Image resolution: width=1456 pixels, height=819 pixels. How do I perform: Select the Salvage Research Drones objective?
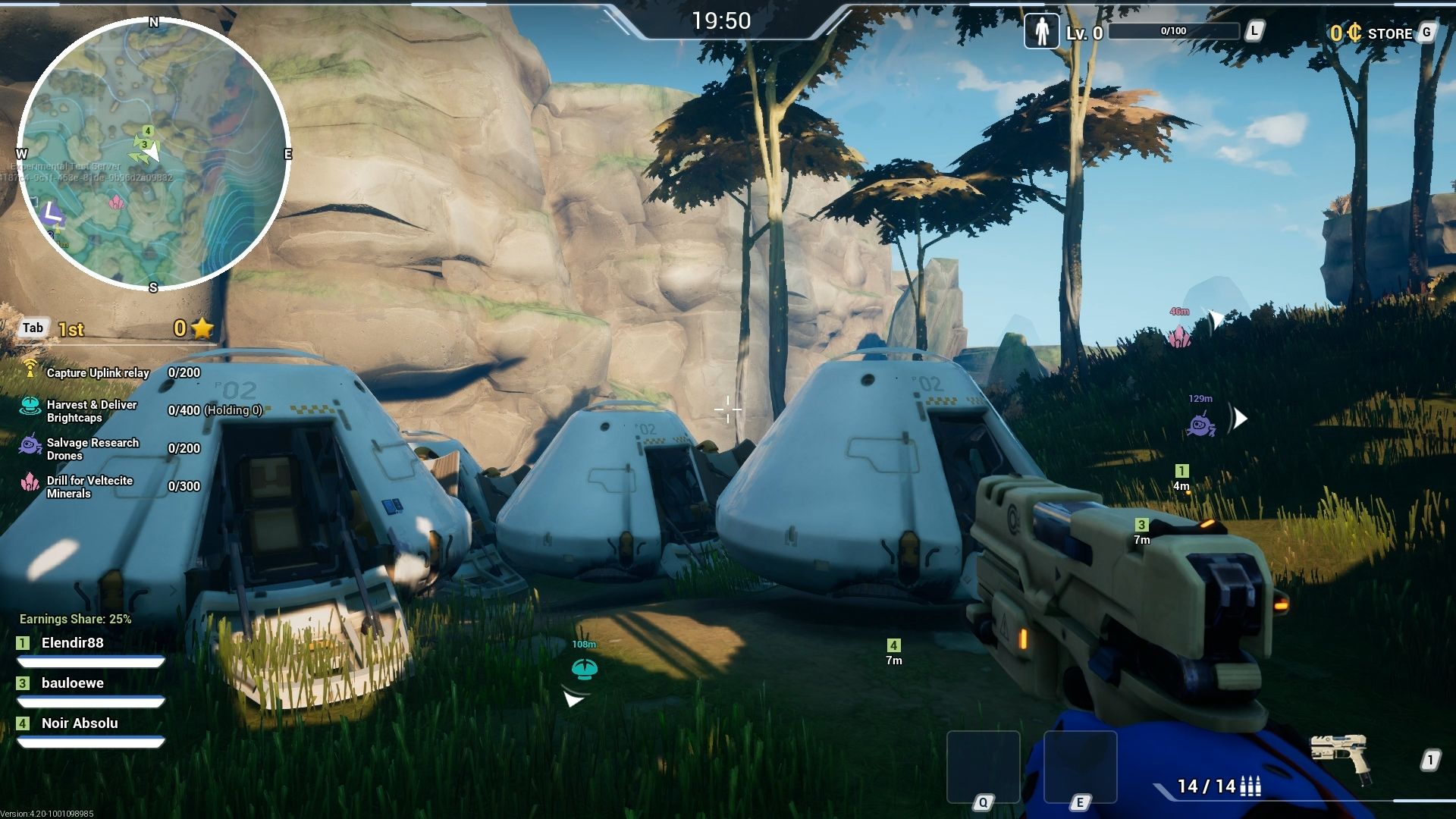point(93,449)
